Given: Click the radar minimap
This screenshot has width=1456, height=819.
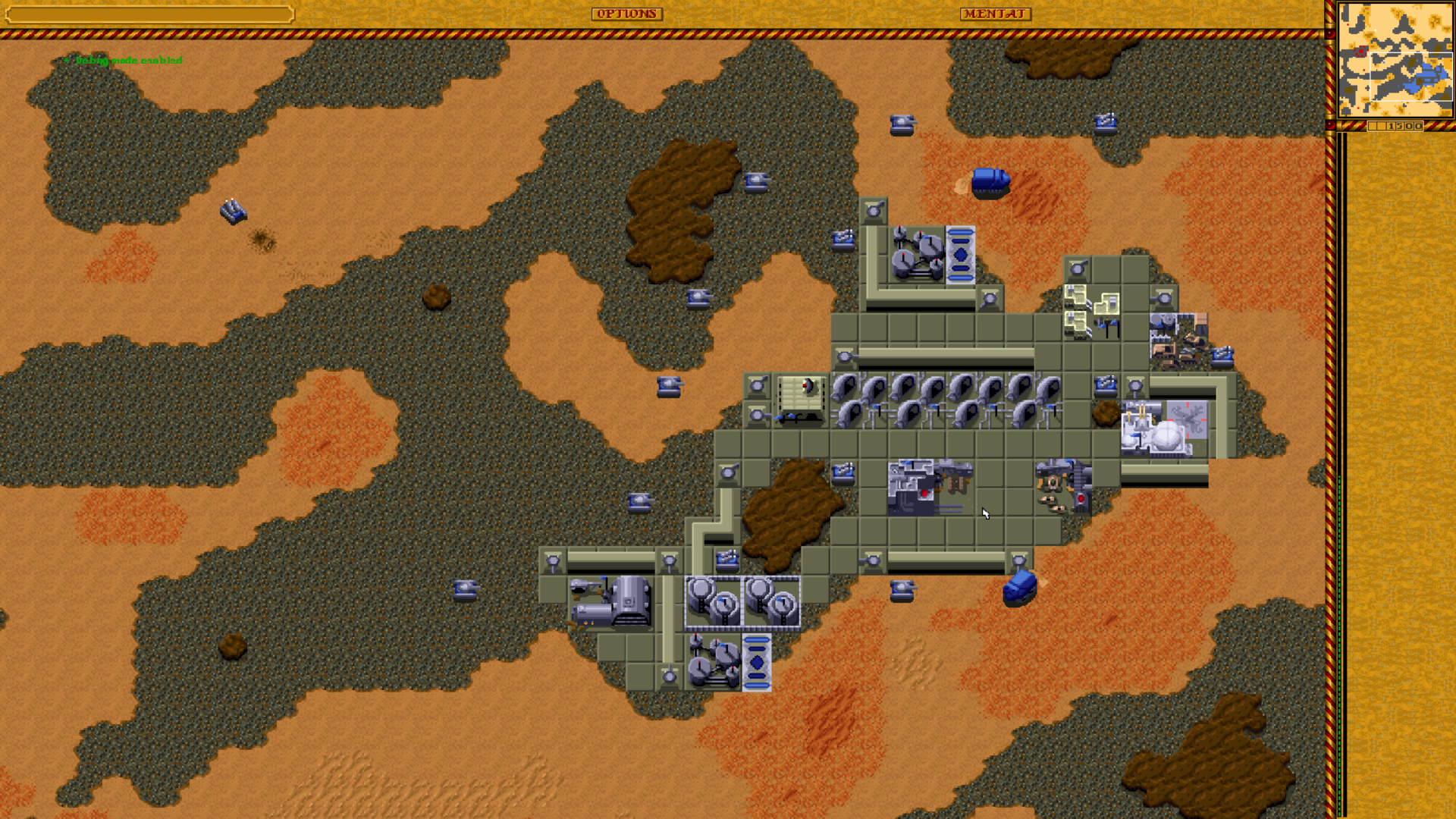Looking at the screenshot, I should [1395, 60].
